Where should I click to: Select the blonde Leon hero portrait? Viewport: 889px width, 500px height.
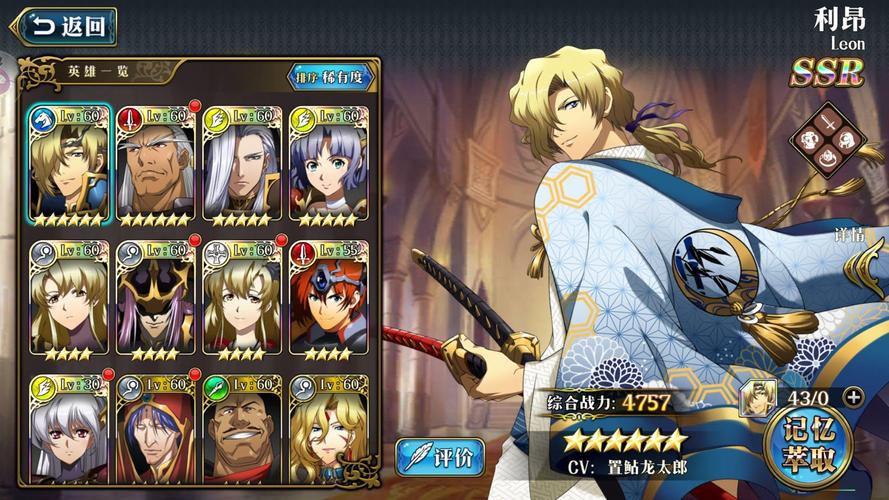69,165
